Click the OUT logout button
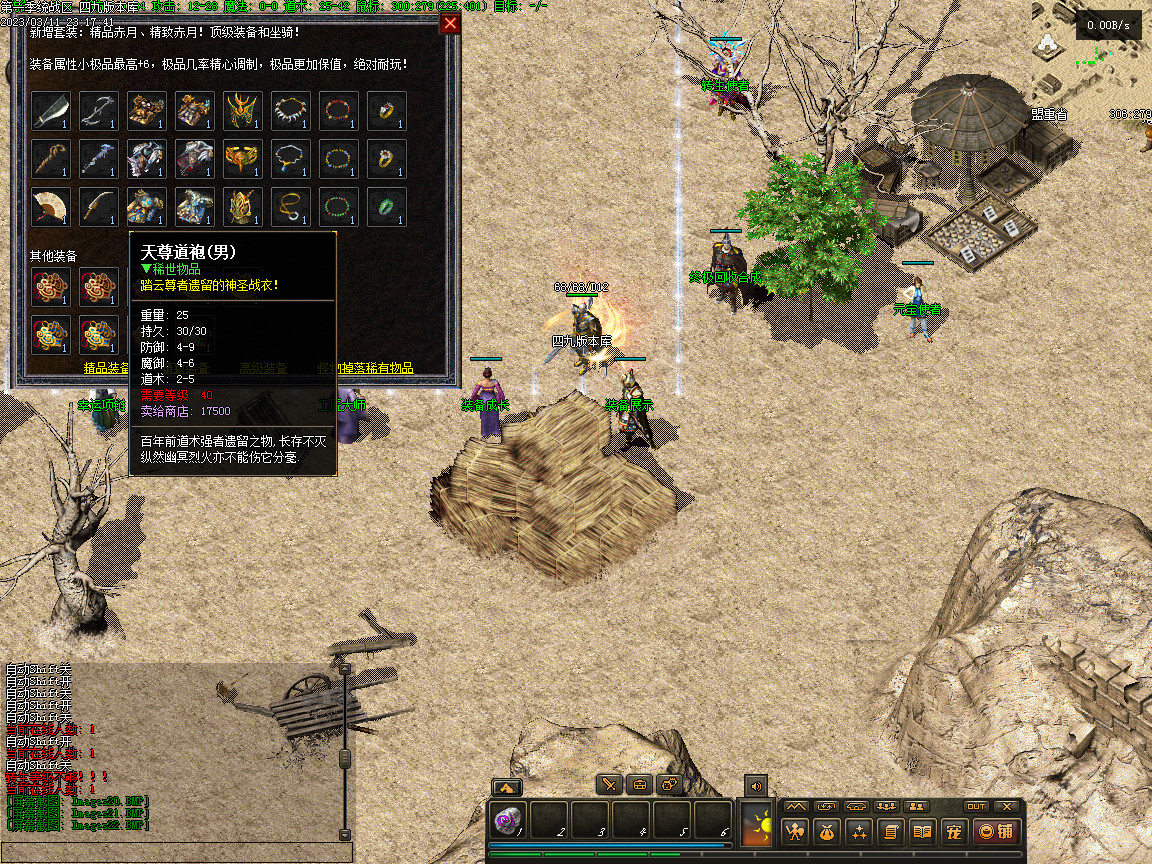This screenshot has height=864, width=1152. click(x=976, y=806)
